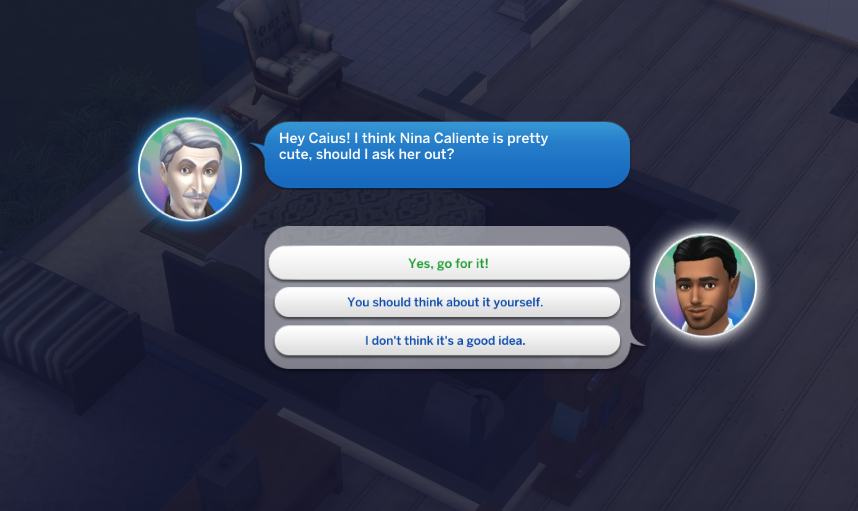Pick "I don't think it's a good idea."
The image size is (858, 511).
tap(446, 340)
